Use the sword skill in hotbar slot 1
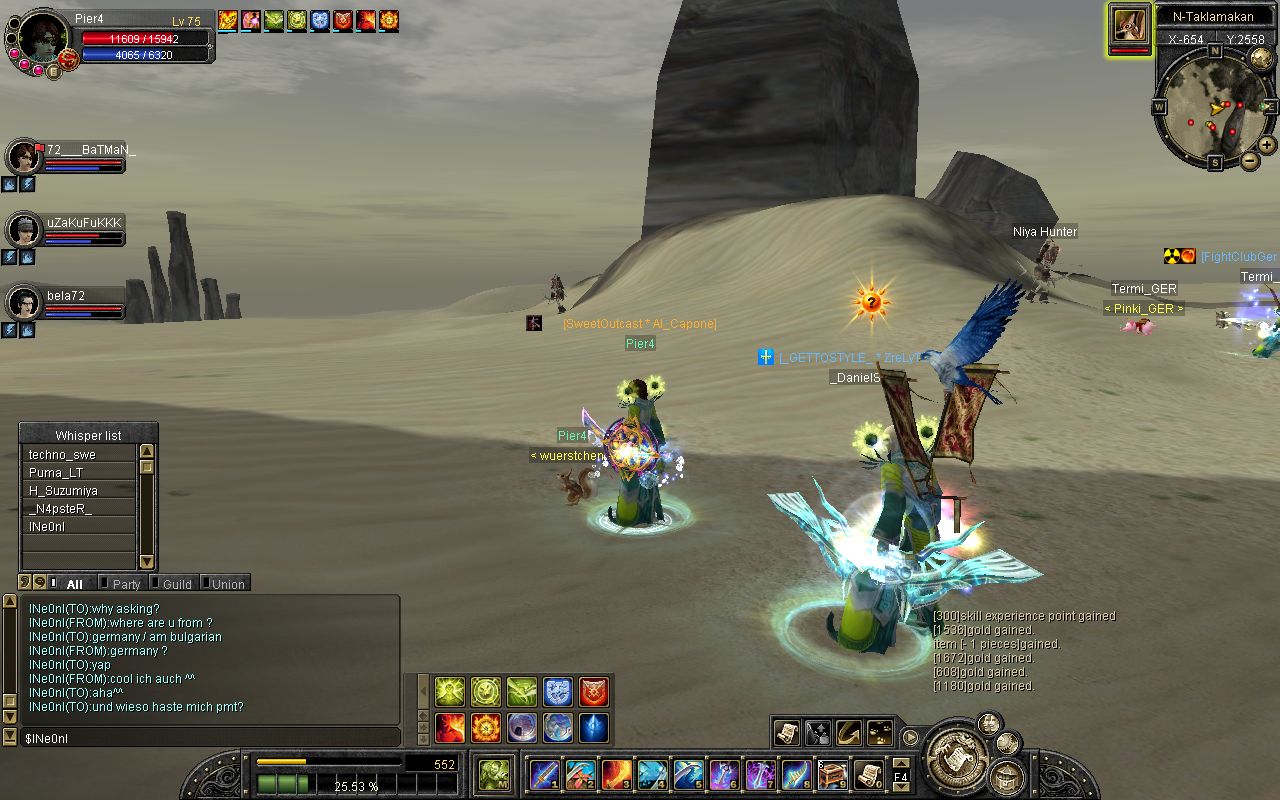The height and width of the screenshot is (800, 1280). [545, 775]
